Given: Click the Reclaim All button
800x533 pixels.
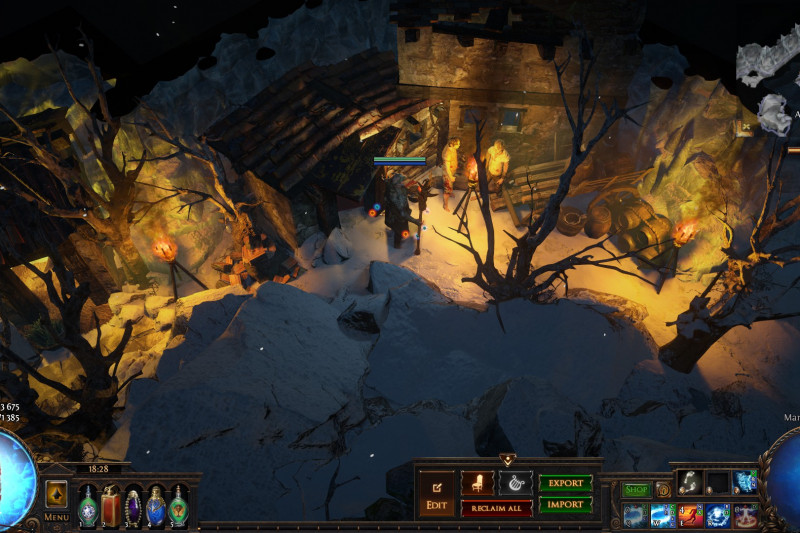Looking at the screenshot, I should point(496,508).
